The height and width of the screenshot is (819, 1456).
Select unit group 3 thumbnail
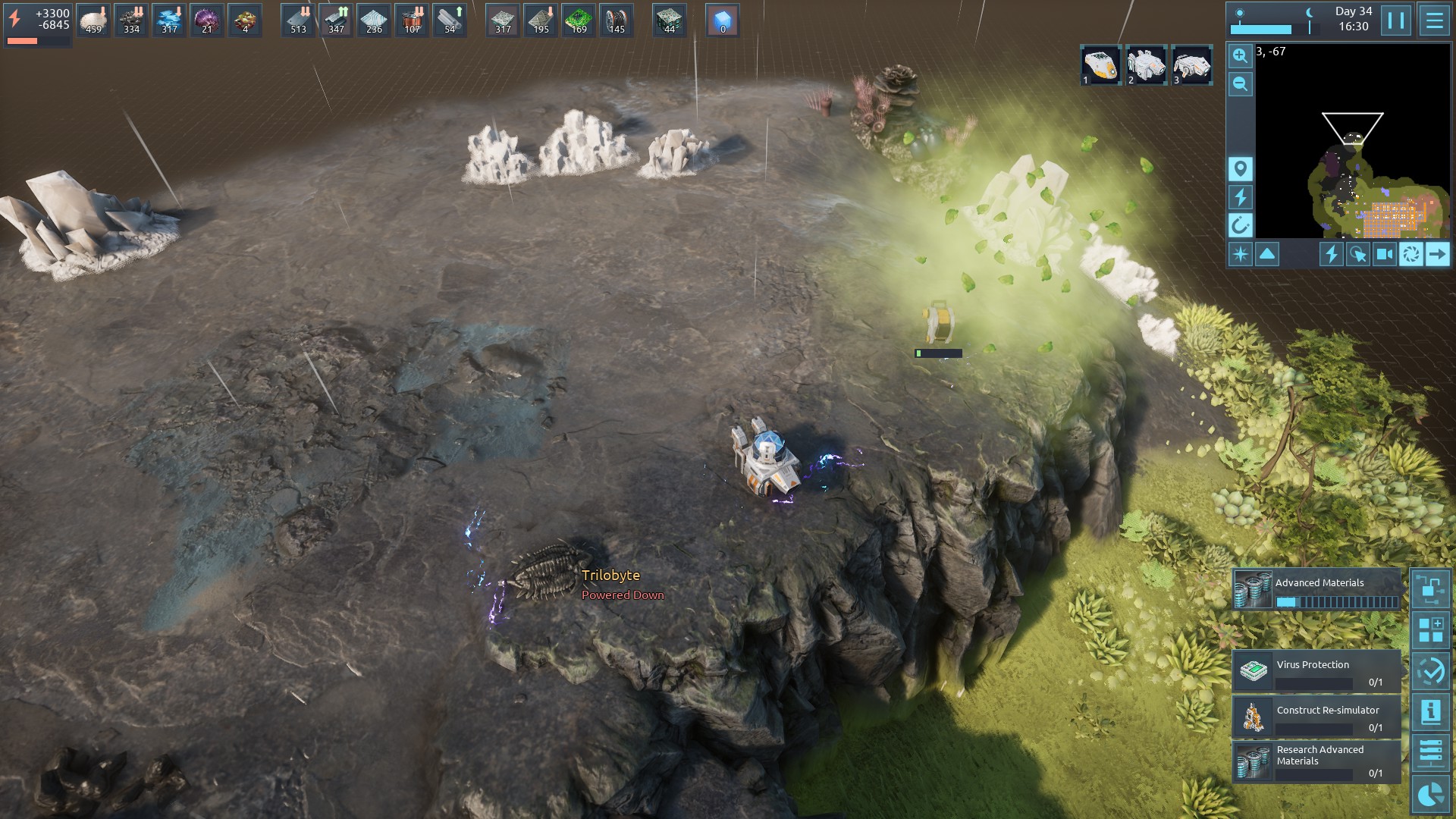coord(1191,65)
